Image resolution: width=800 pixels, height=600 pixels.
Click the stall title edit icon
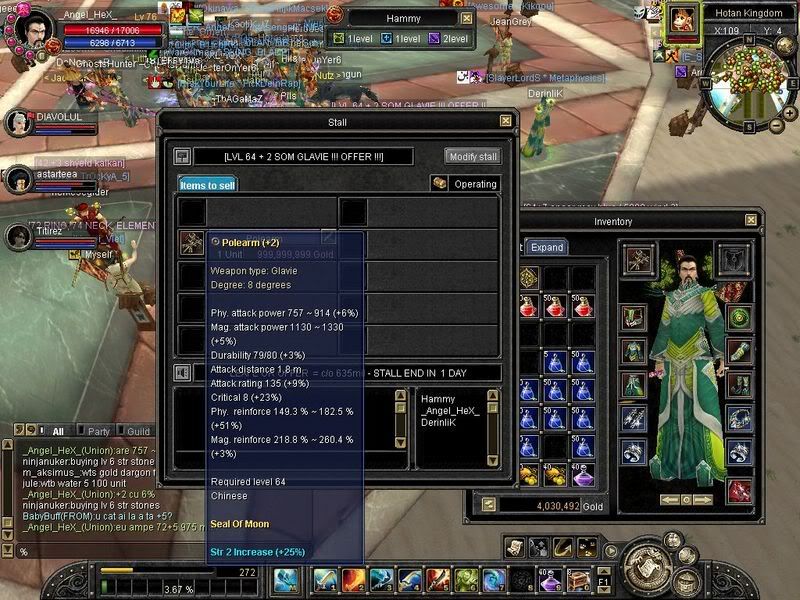pyautogui.click(x=181, y=156)
